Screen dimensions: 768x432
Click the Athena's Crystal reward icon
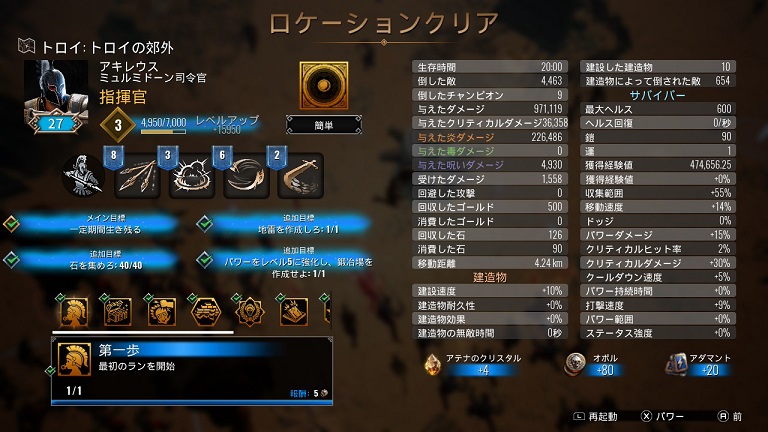pos(432,363)
